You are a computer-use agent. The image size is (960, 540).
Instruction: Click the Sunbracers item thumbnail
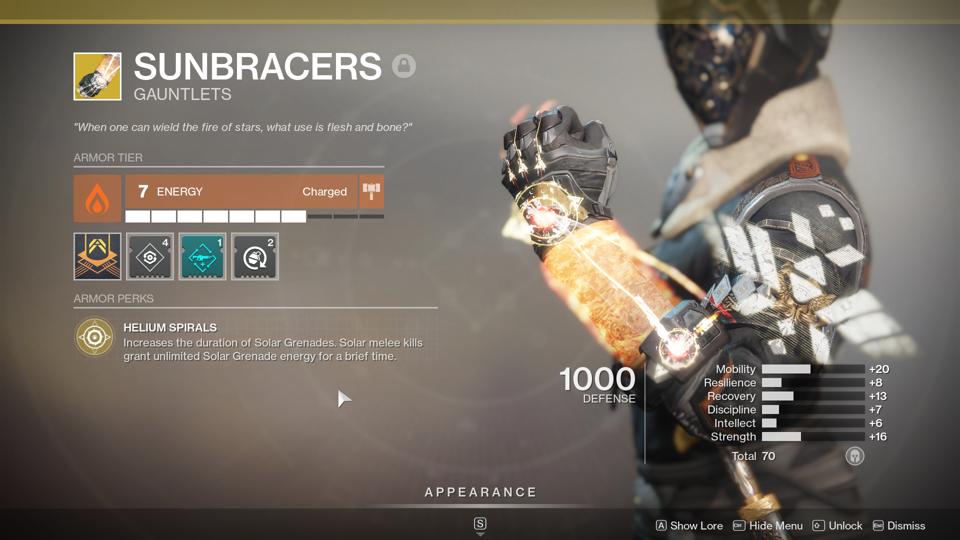(97, 77)
